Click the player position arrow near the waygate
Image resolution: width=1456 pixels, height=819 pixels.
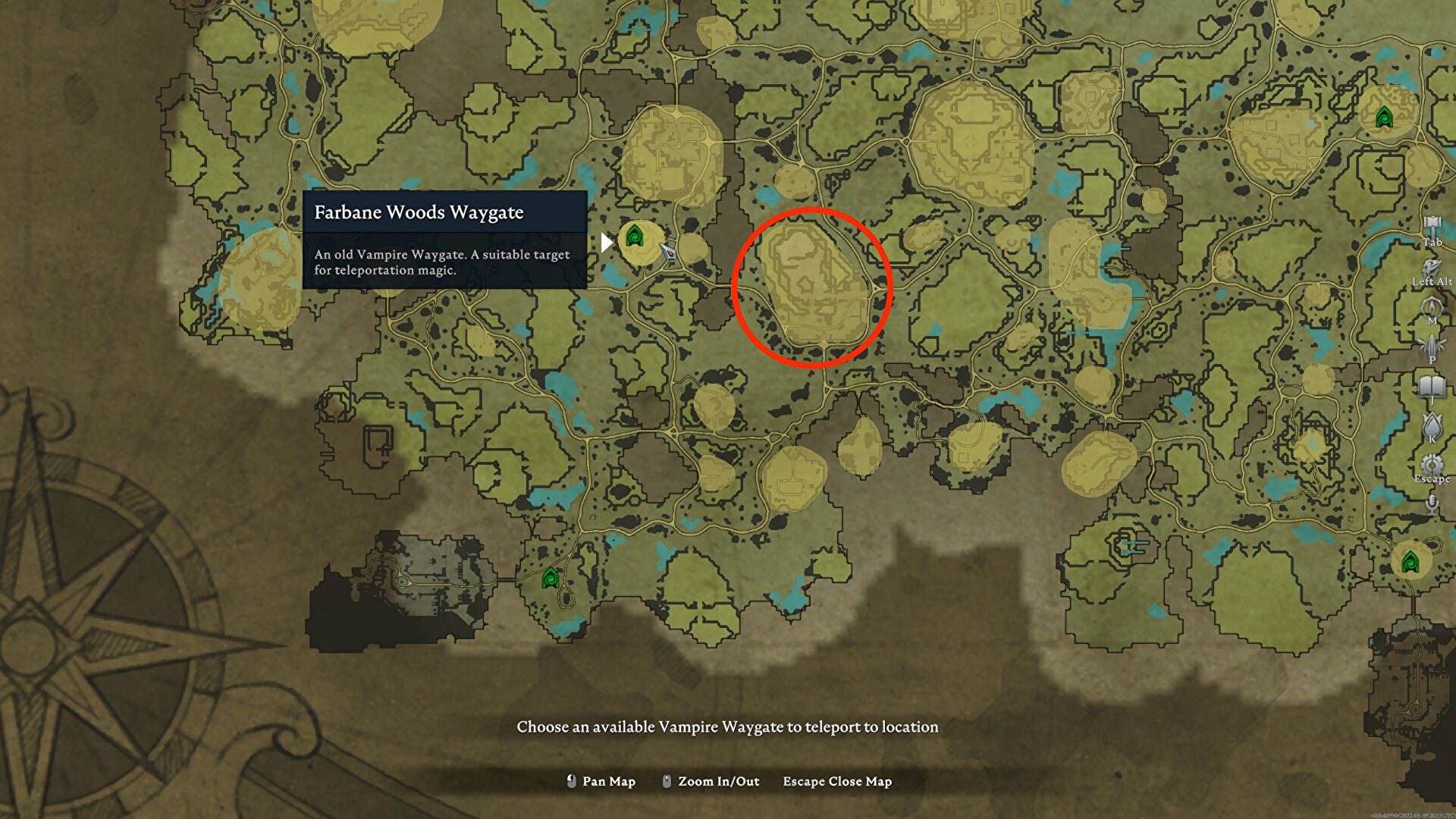click(x=669, y=253)
